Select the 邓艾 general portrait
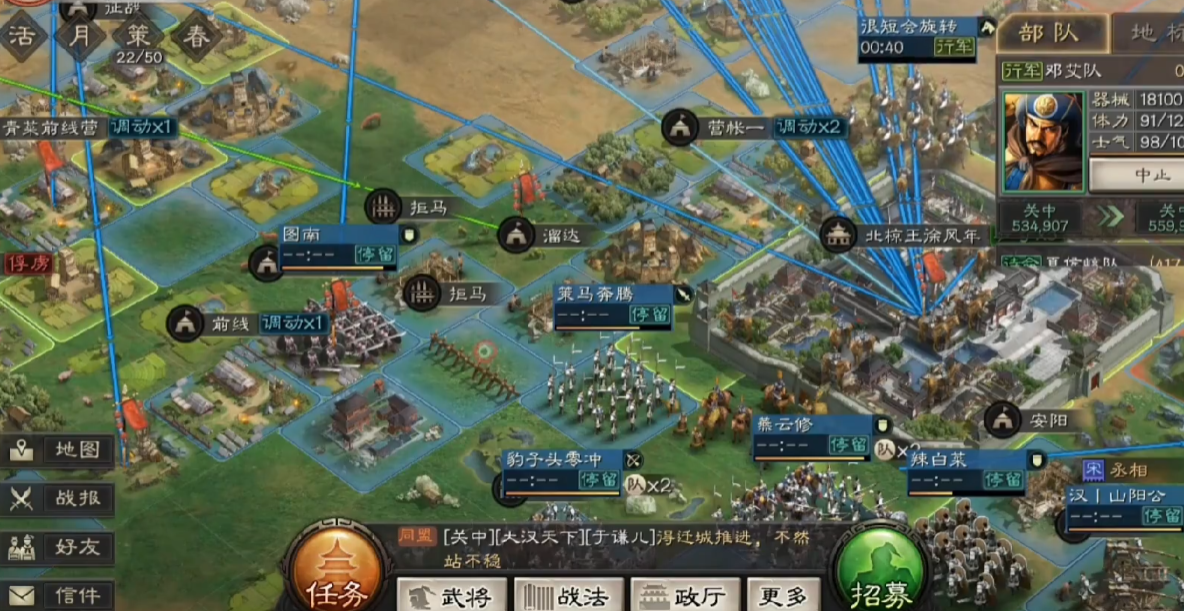The image size is (1184, 611). (1042, 140)
